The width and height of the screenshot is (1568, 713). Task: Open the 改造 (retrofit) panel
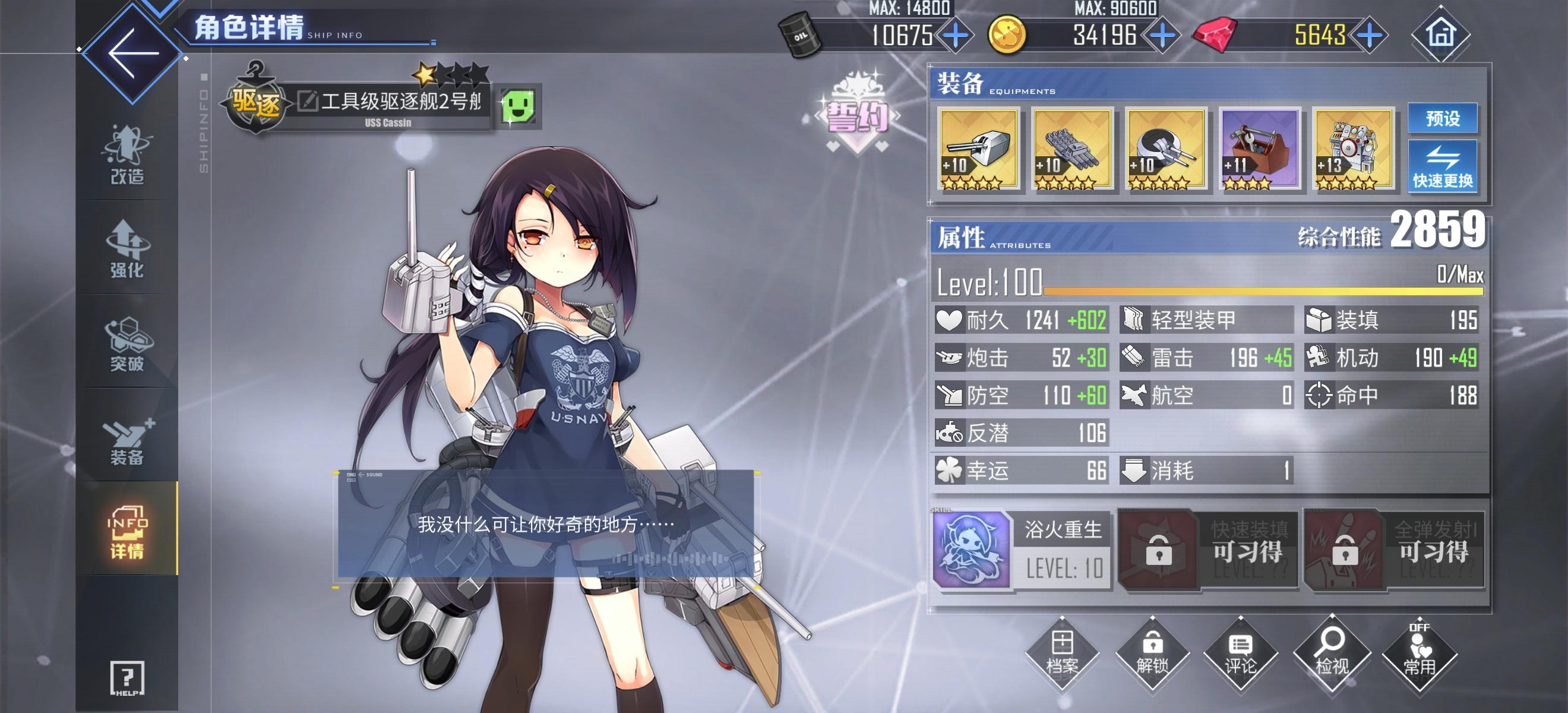point(126,157)
